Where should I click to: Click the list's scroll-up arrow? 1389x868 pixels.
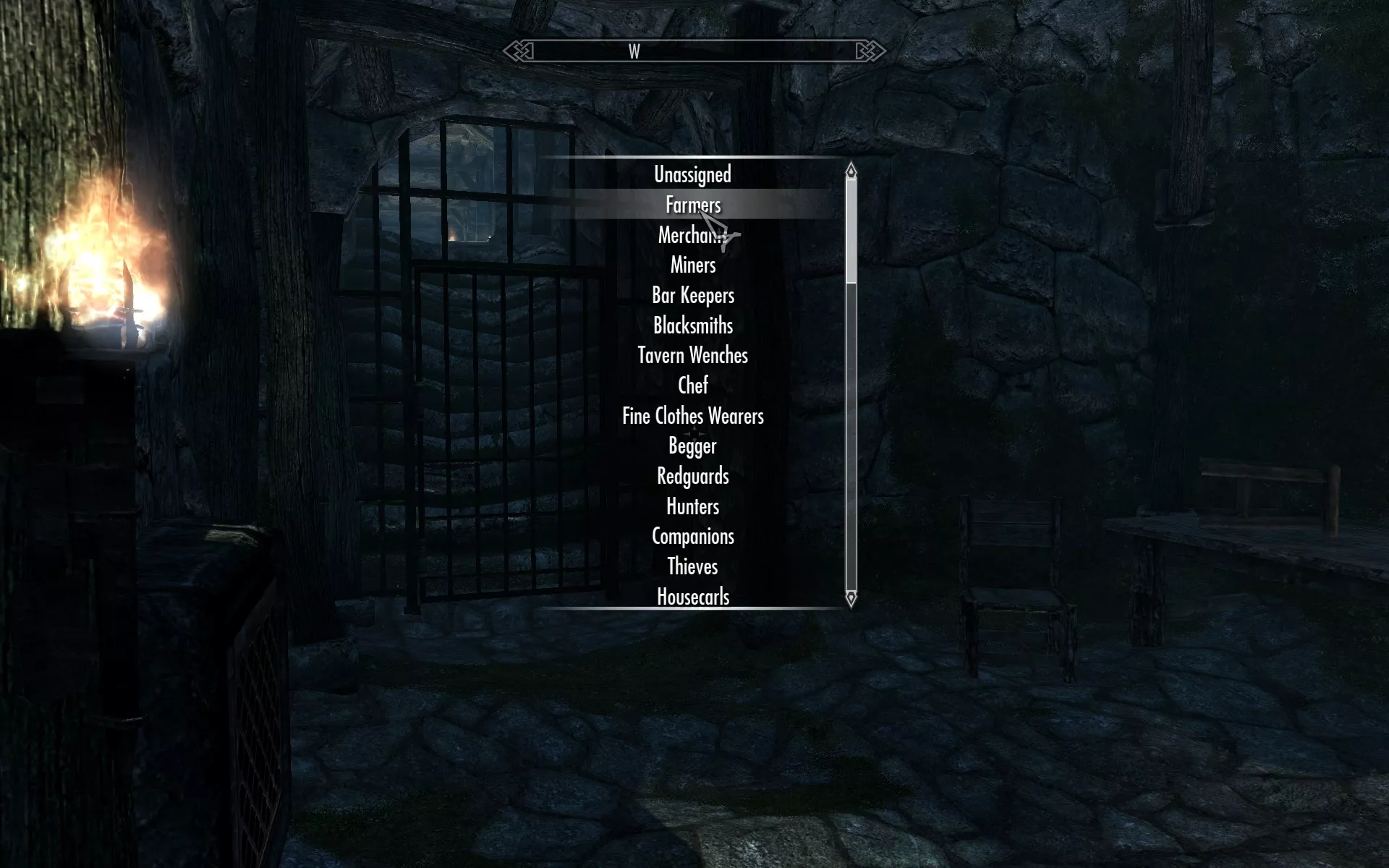pos(851,171)
